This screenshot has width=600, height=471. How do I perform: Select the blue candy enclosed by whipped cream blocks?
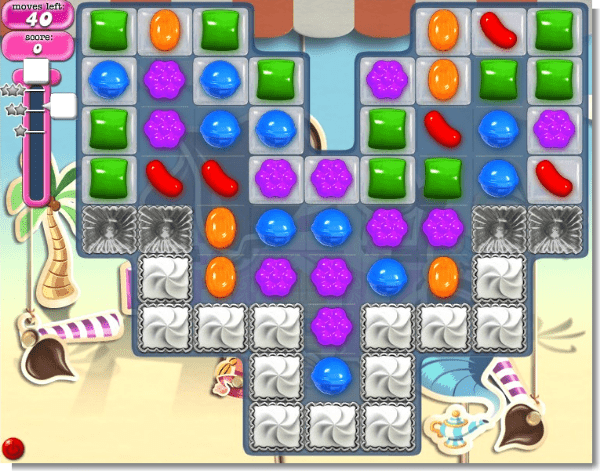(x=330, y=374)
